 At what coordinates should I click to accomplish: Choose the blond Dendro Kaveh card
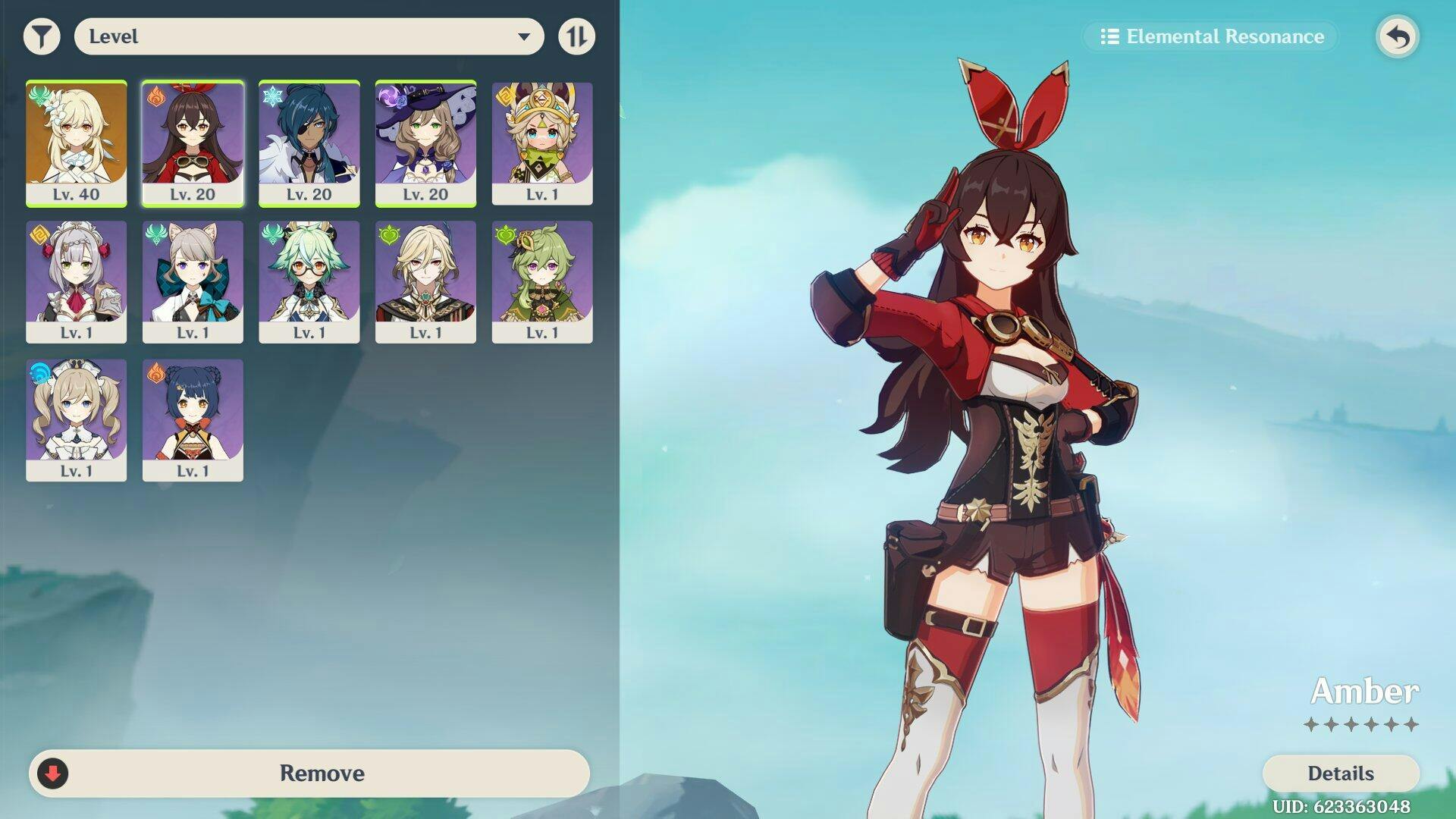(x=425, y=282)
